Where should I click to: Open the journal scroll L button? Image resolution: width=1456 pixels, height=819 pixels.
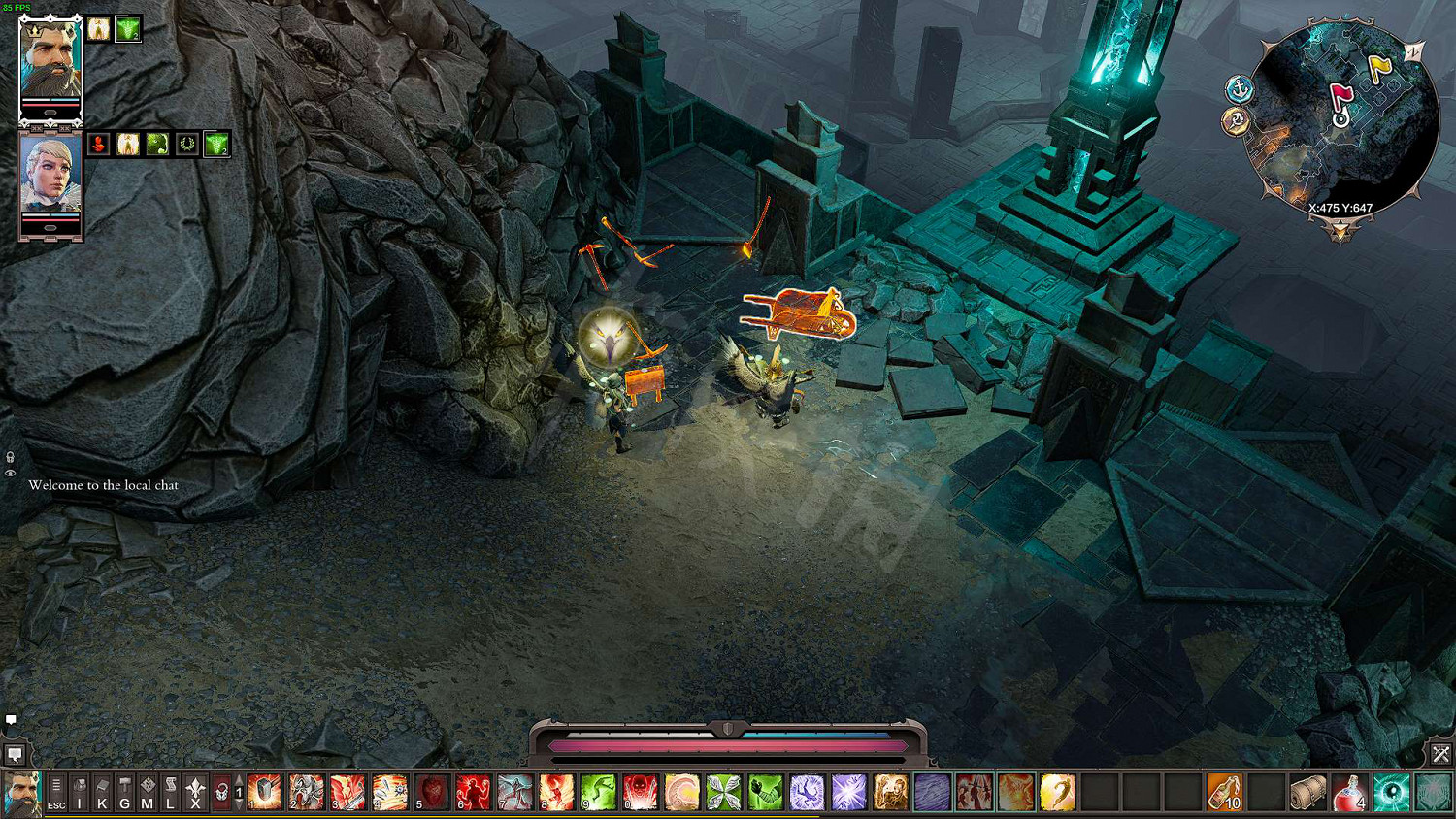pyautogui.click(x=170, y=793)
